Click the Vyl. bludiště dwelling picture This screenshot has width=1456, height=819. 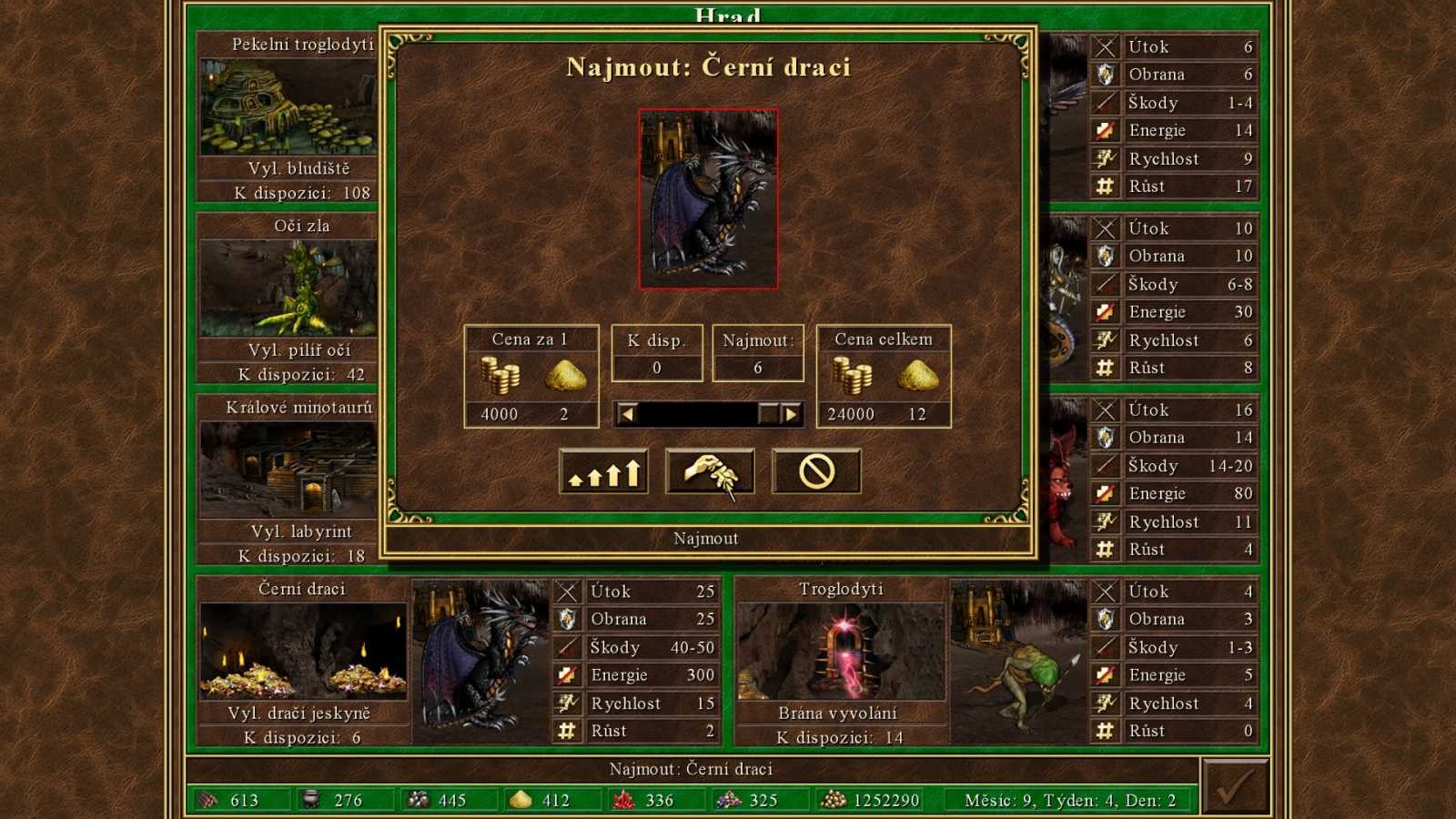[x=286, y=105]
